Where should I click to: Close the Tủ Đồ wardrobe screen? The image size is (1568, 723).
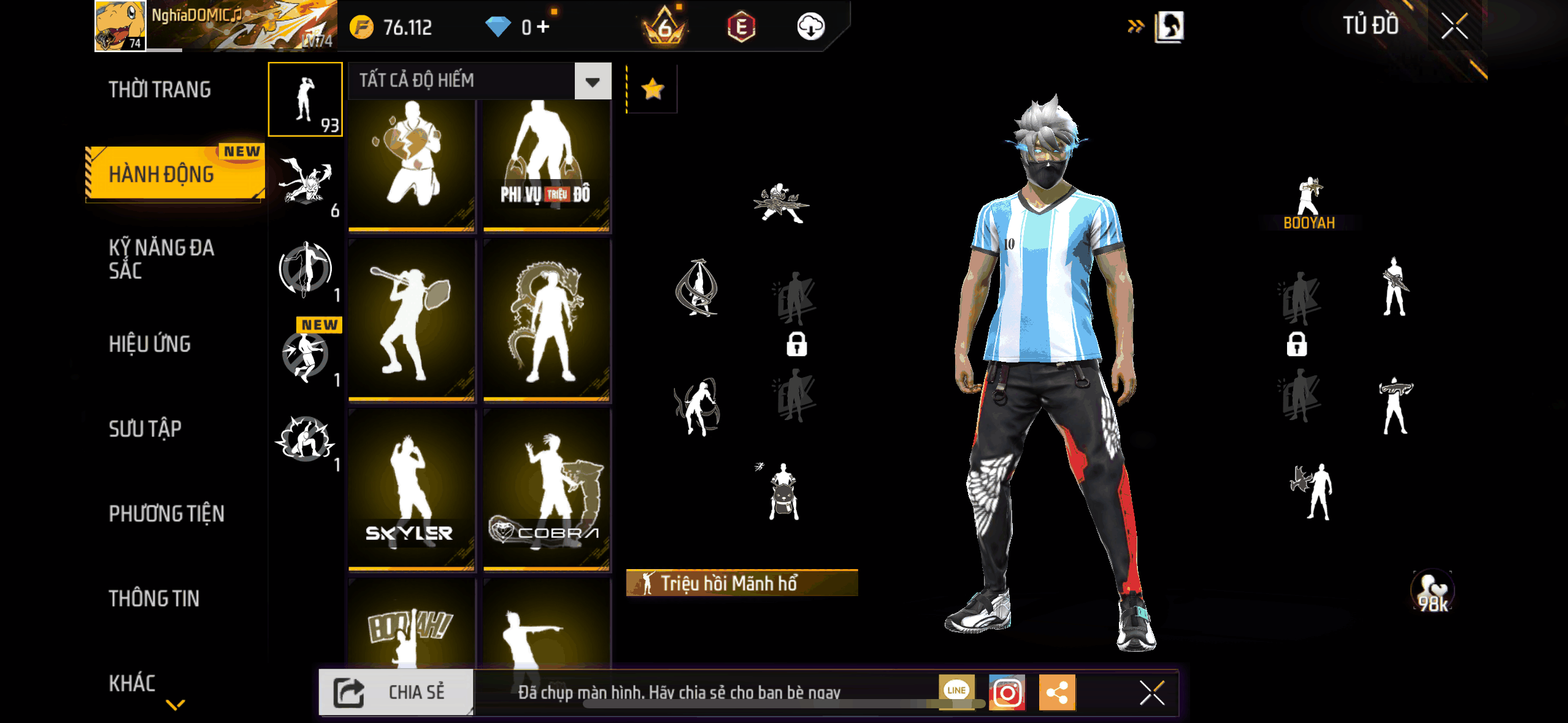click(x=1454, y=26)
